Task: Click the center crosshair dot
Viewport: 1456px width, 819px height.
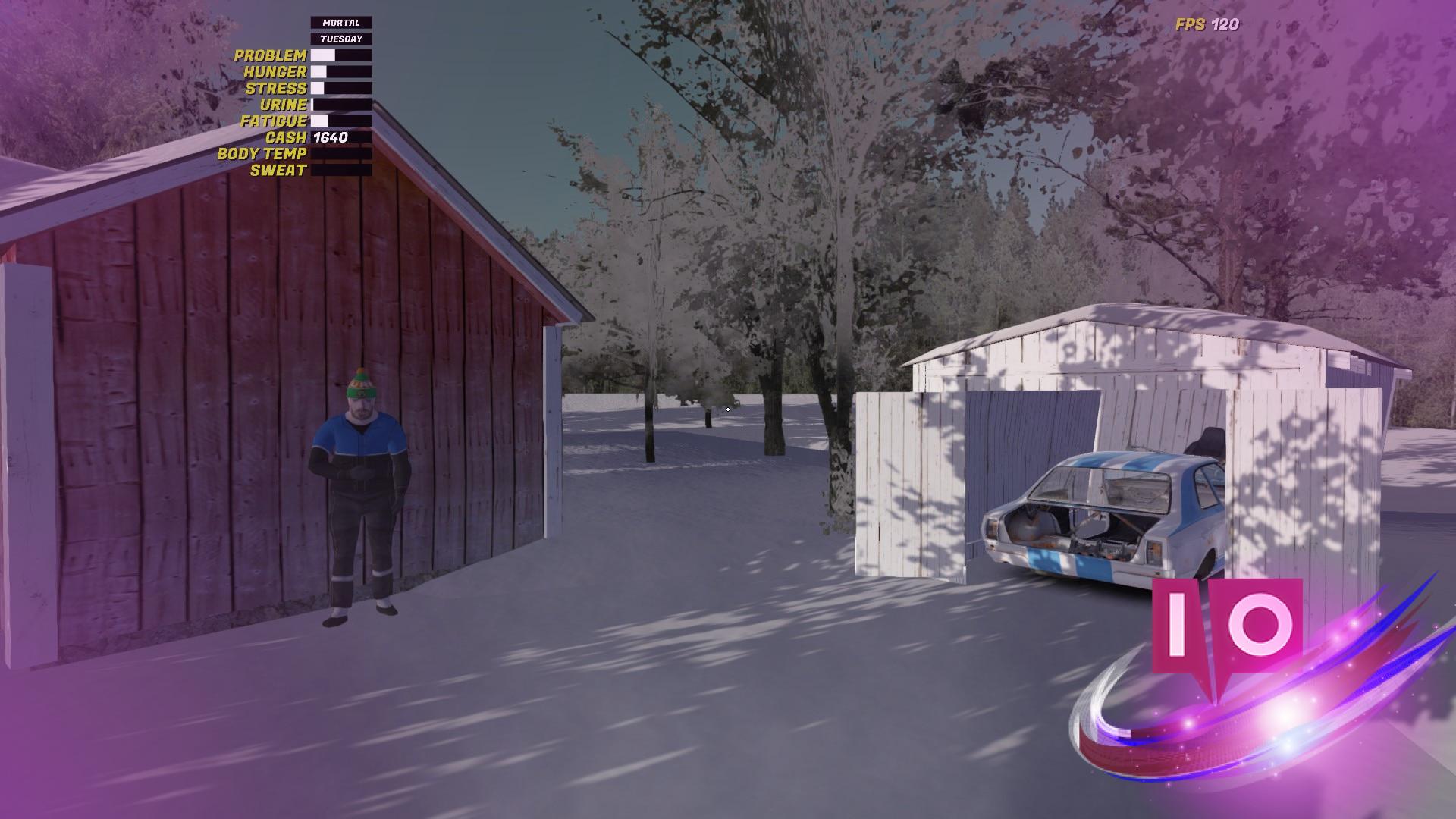Action: coord(726,408)
